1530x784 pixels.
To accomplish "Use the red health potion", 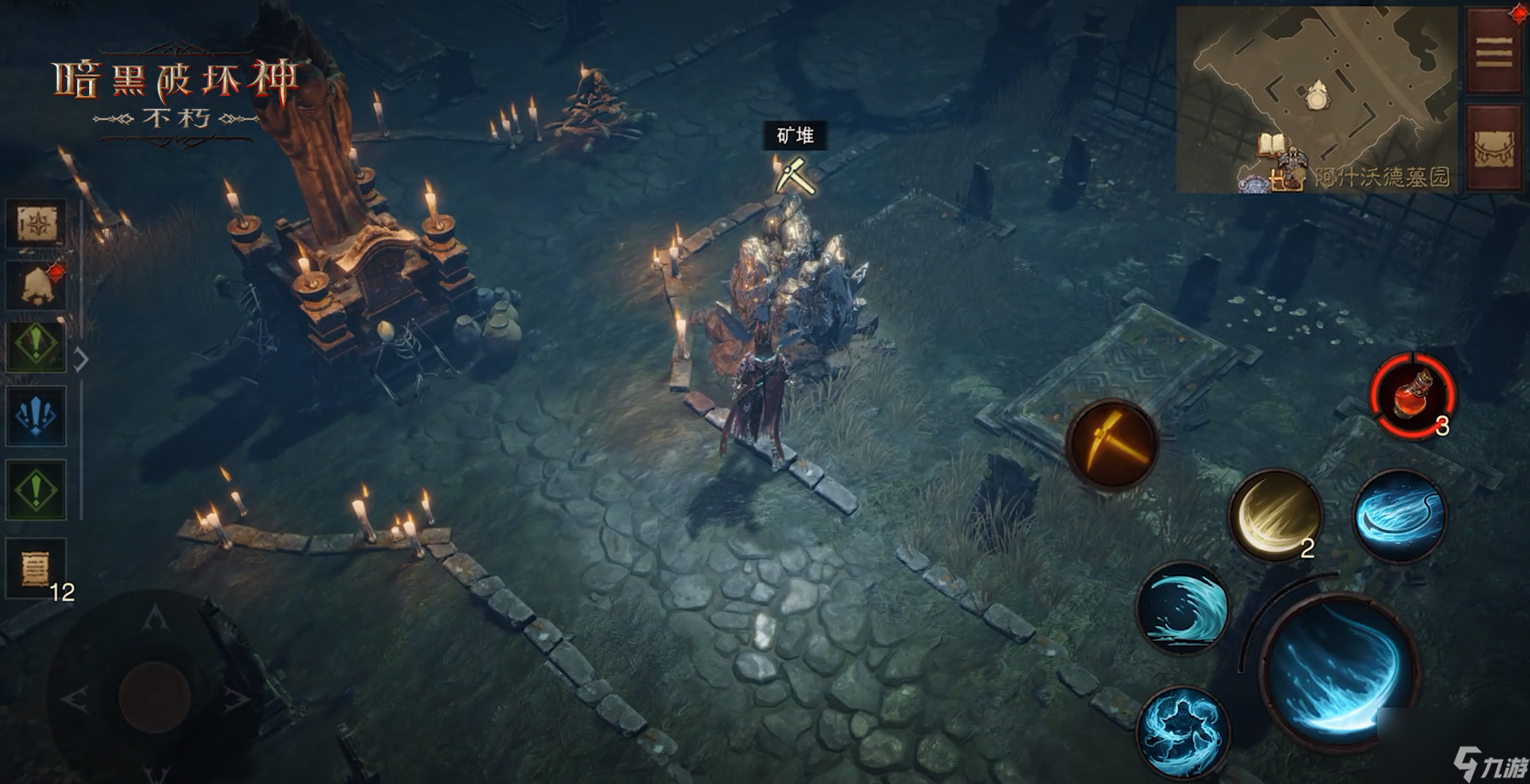I will [1412, 395].
